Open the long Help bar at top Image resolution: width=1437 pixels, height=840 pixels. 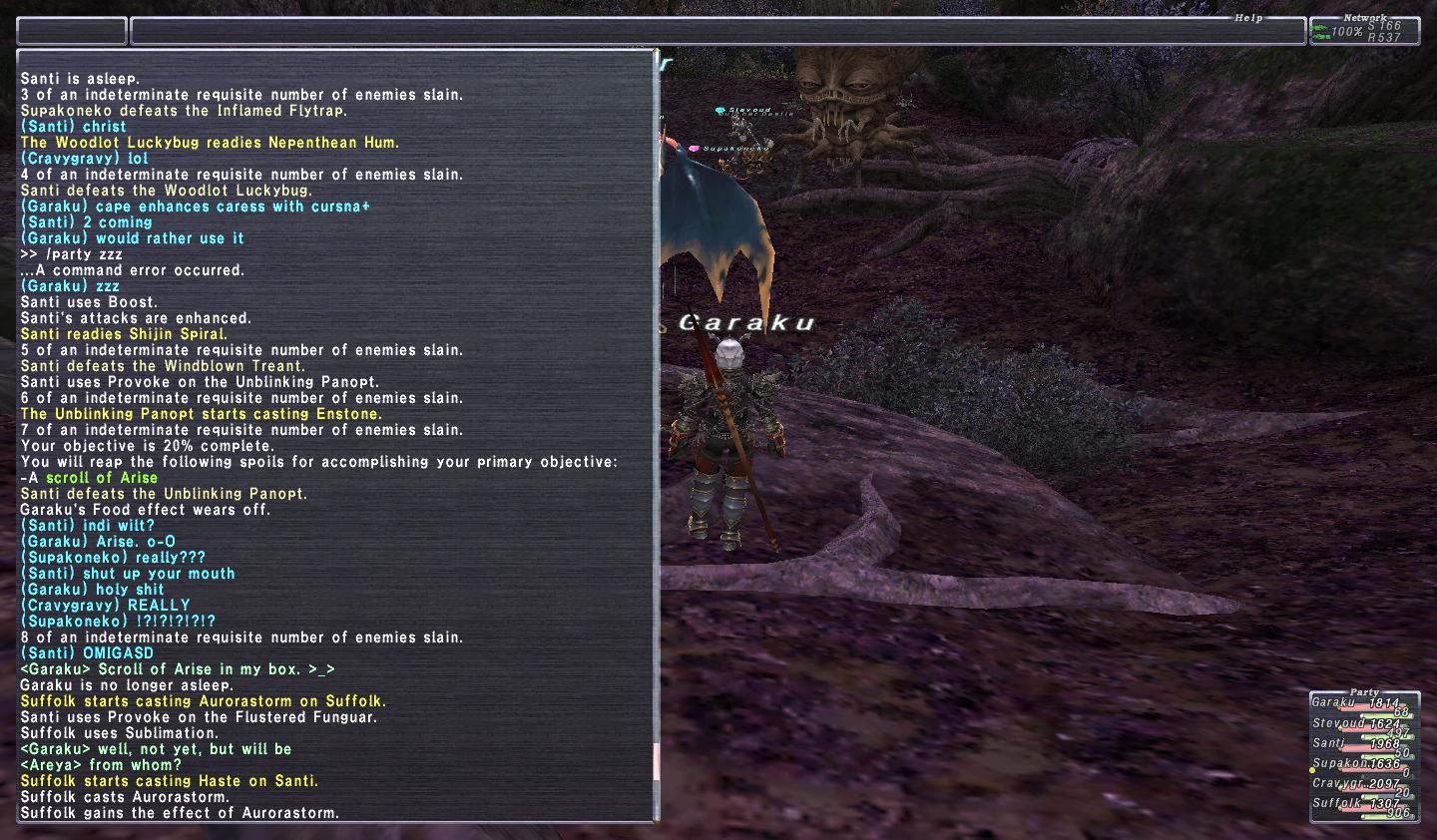718,31
